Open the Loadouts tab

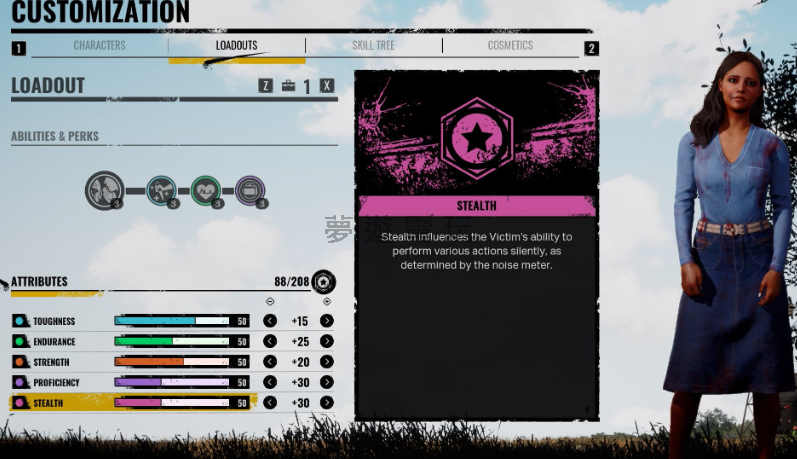pyautogui.click(x=236, y=46)
